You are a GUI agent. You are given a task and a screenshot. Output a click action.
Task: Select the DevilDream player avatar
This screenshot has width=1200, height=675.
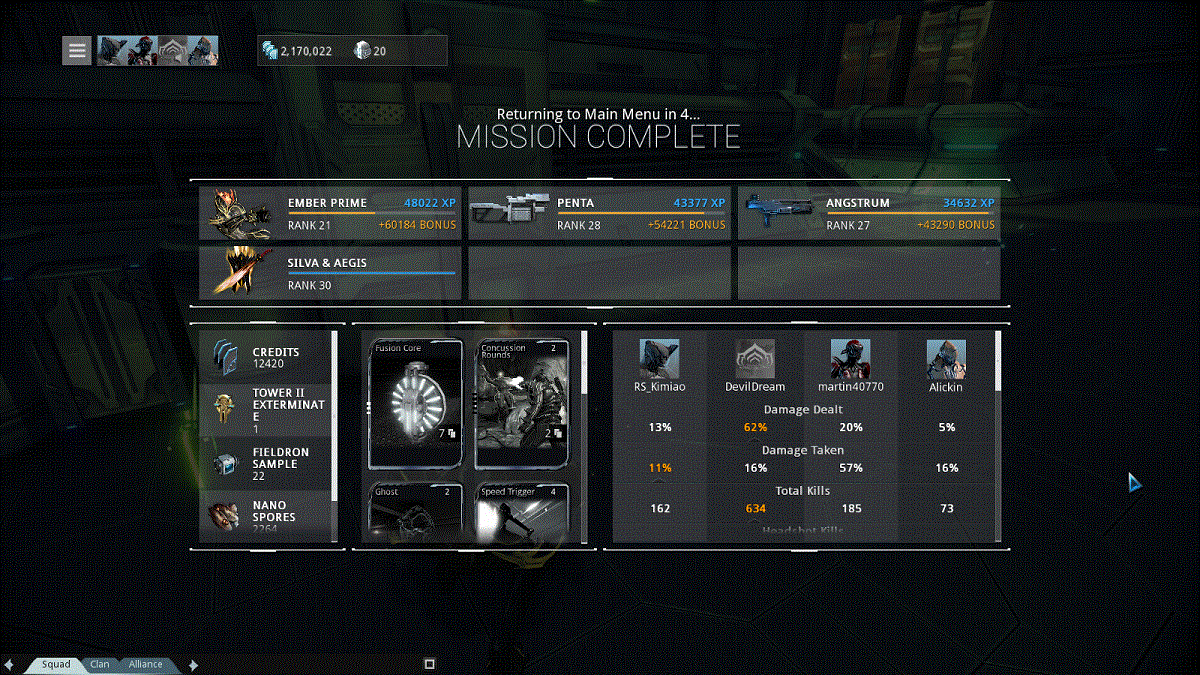point(755,359)
